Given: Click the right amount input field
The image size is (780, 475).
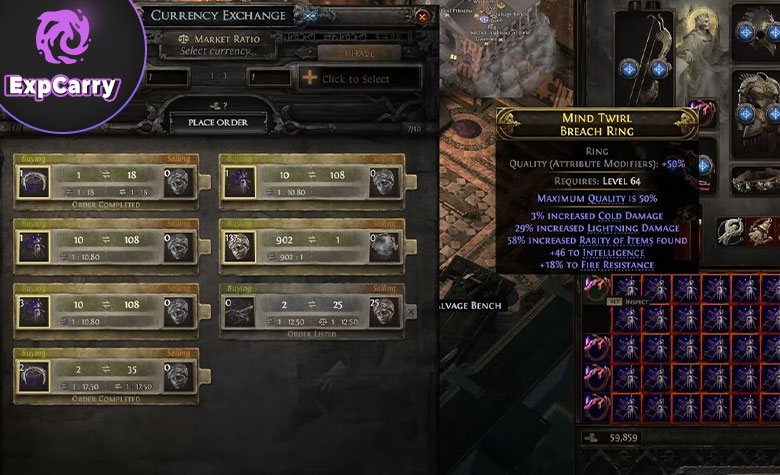Looking at the screenshot, I should pos(270,78).
